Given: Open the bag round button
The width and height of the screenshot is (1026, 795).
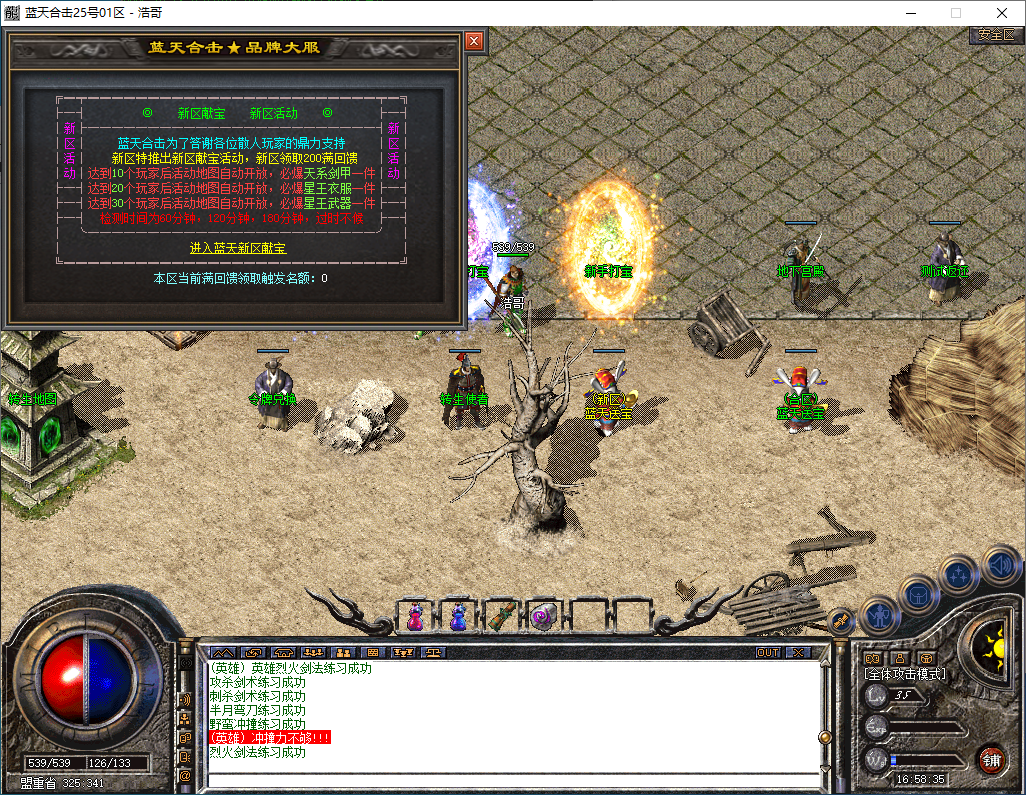Looking at the screenshot, I should [x=918, y=596].
